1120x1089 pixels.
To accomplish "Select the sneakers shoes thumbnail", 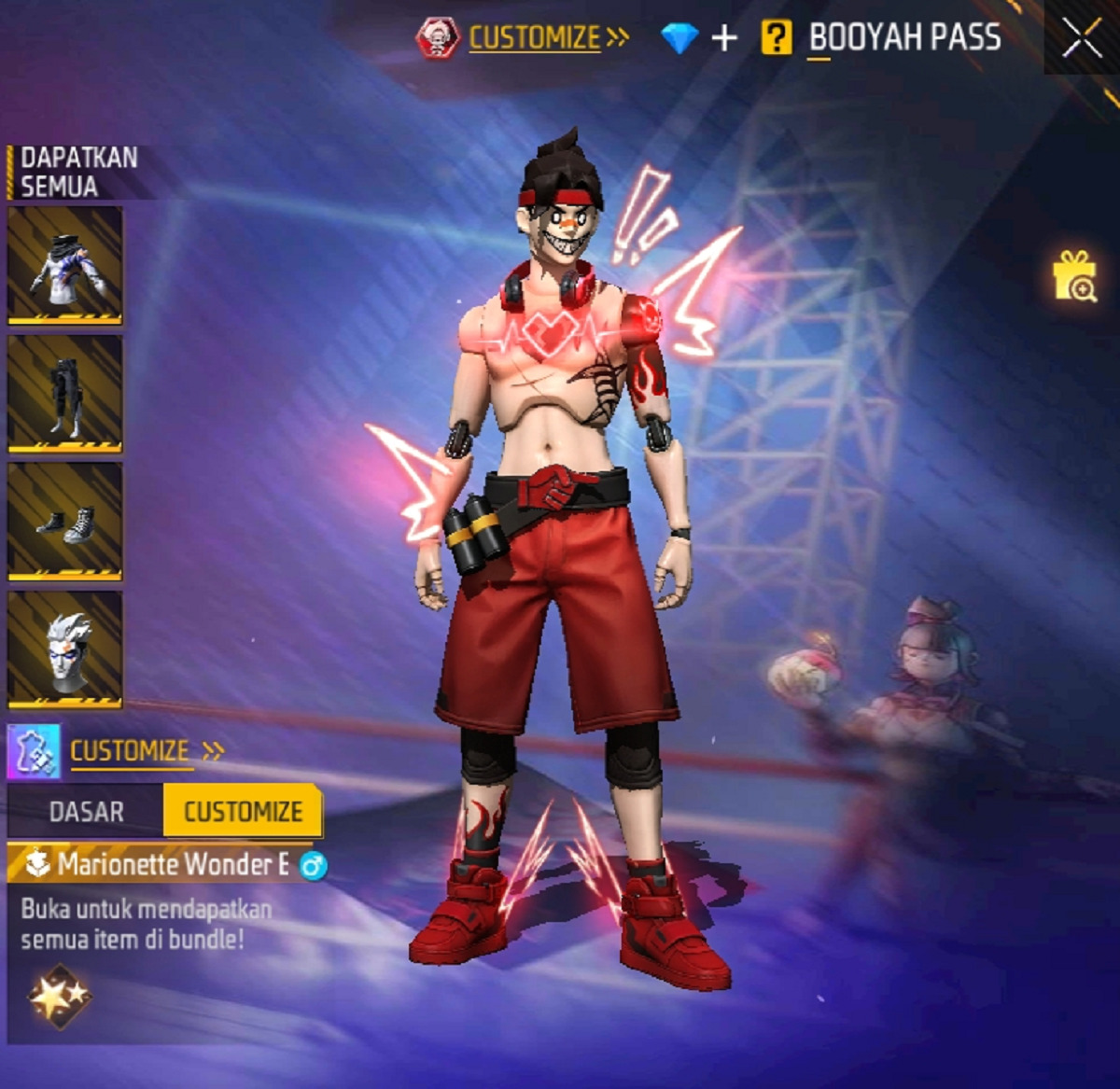I will click(65, 522).
